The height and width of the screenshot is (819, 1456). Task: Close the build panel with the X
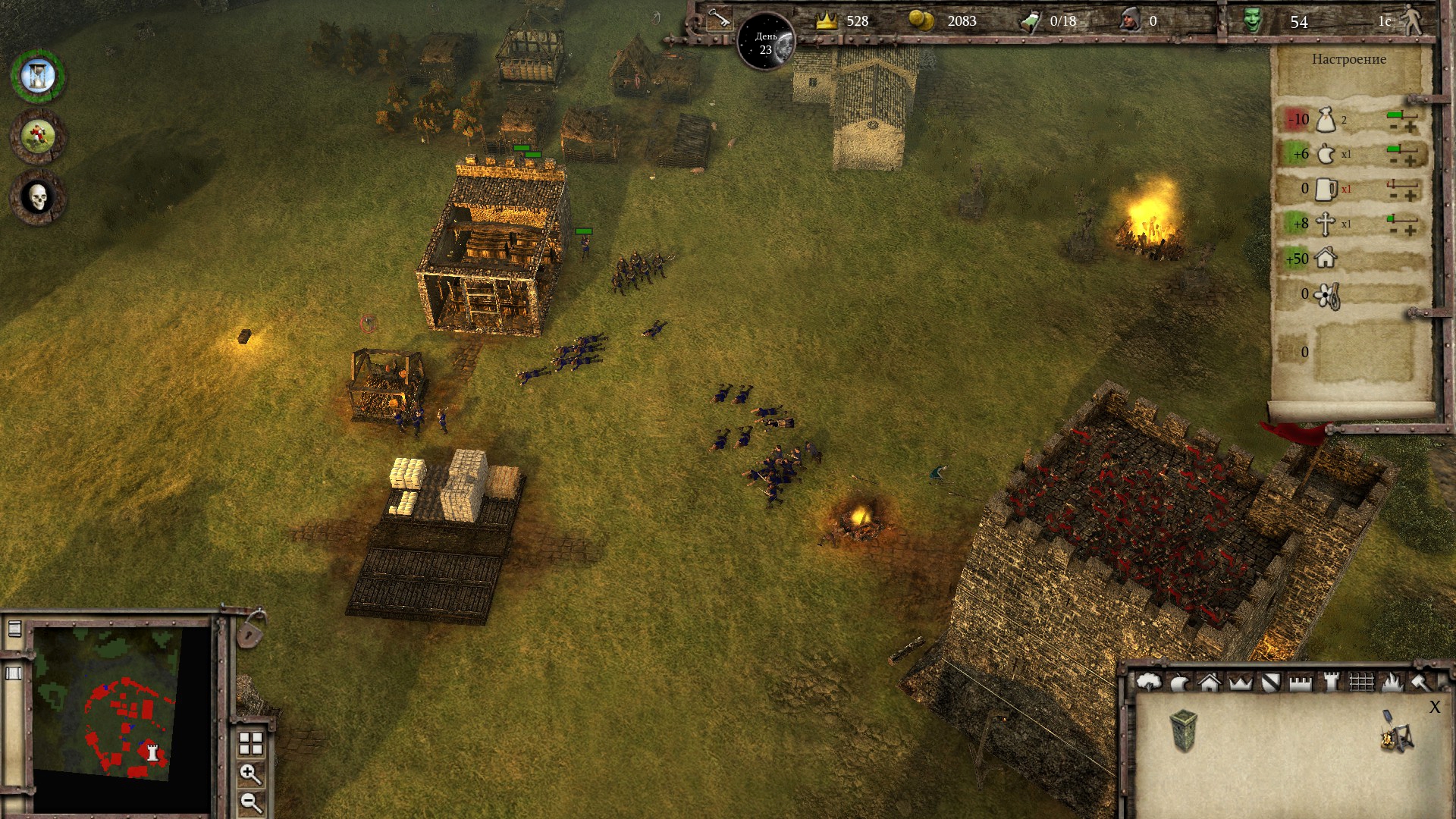click(x=1435, y=708)
